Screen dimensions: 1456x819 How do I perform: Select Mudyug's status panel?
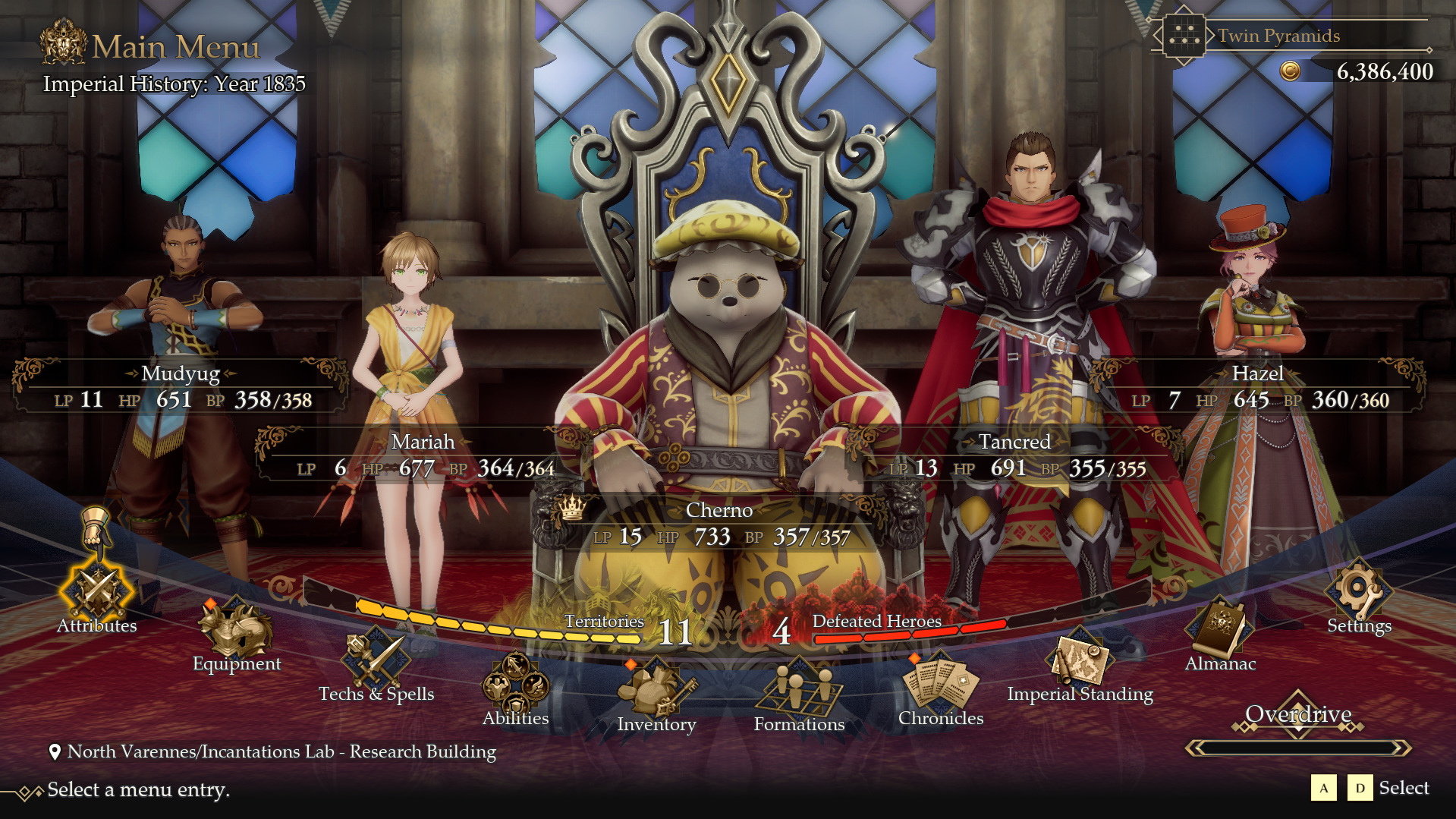(x=181, y=387)
